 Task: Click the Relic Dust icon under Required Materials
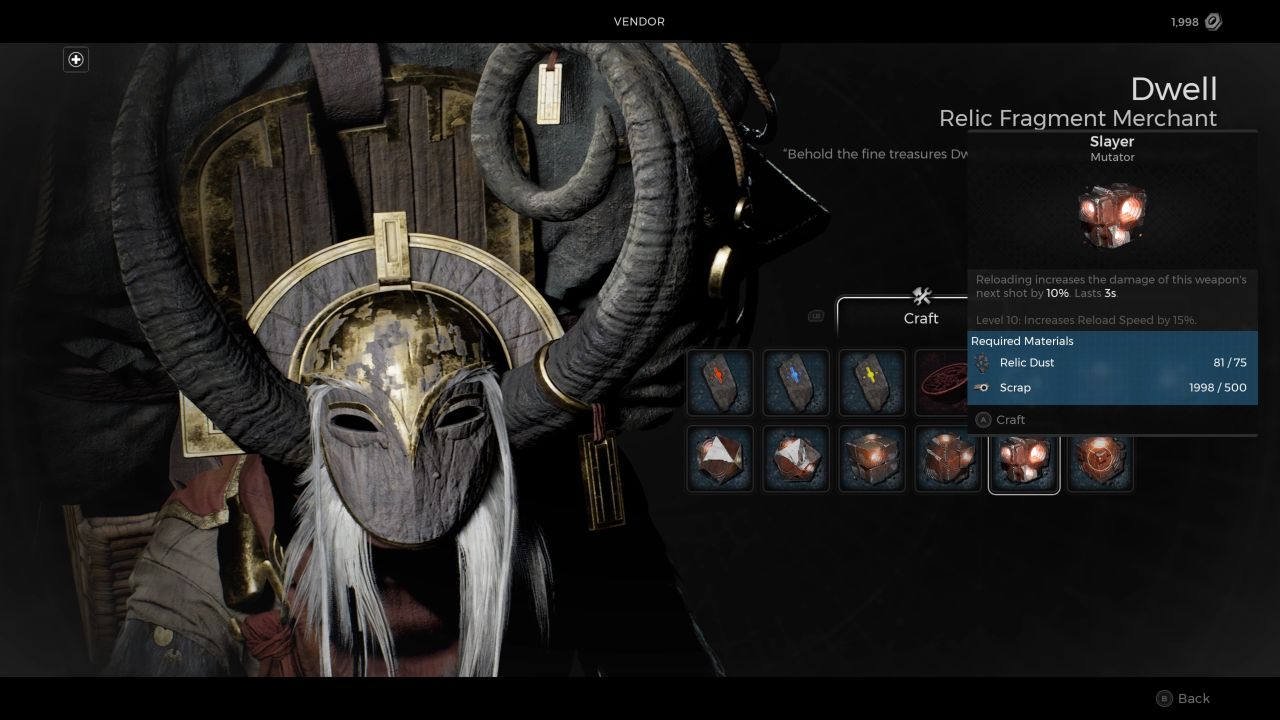coord(983,362)
